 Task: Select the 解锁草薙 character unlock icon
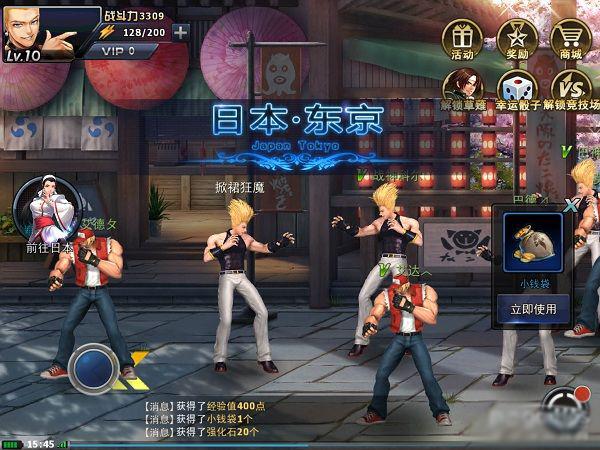[x=462, y=86]
